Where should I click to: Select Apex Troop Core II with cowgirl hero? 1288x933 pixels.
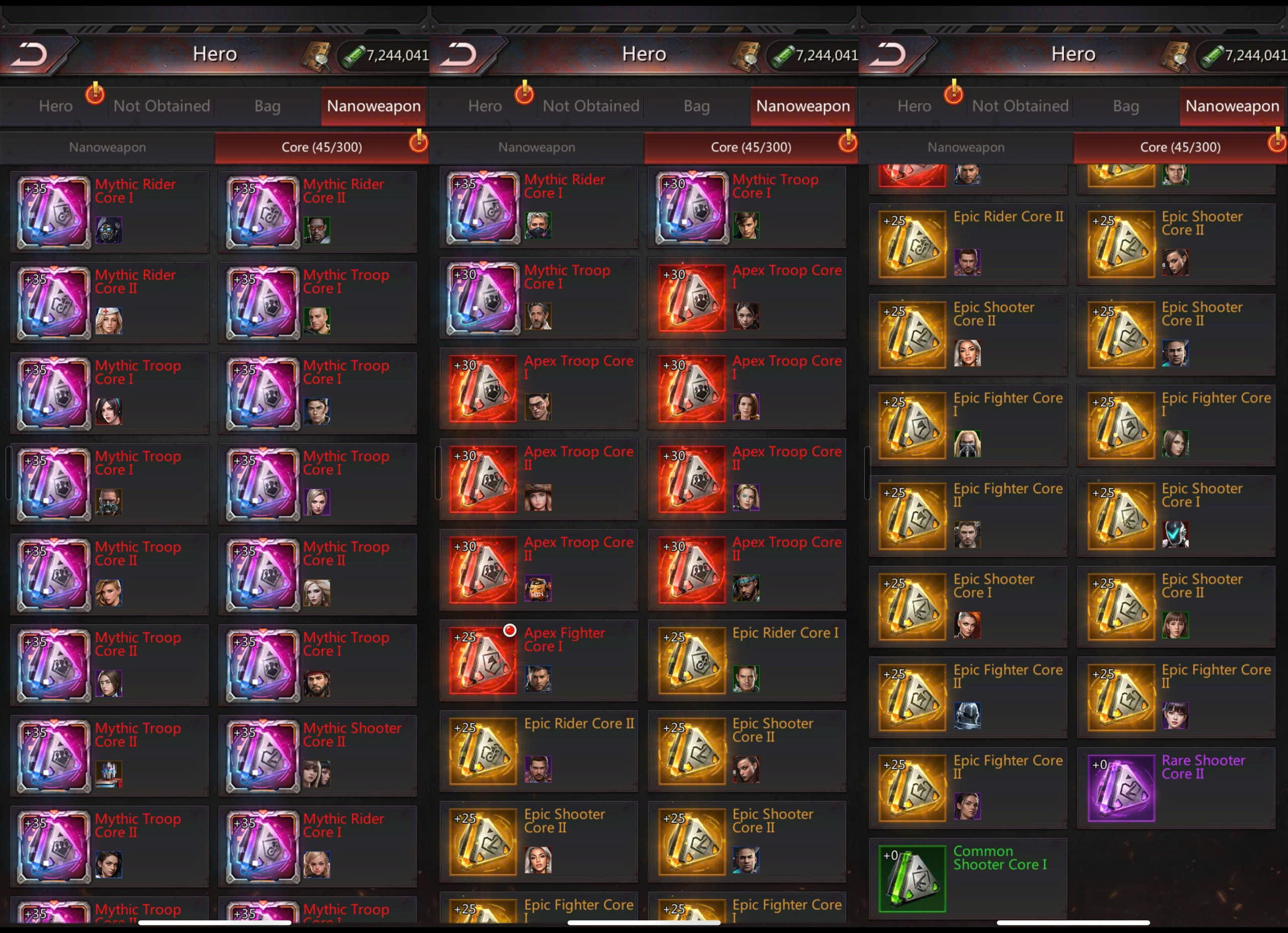click(482, 479)
